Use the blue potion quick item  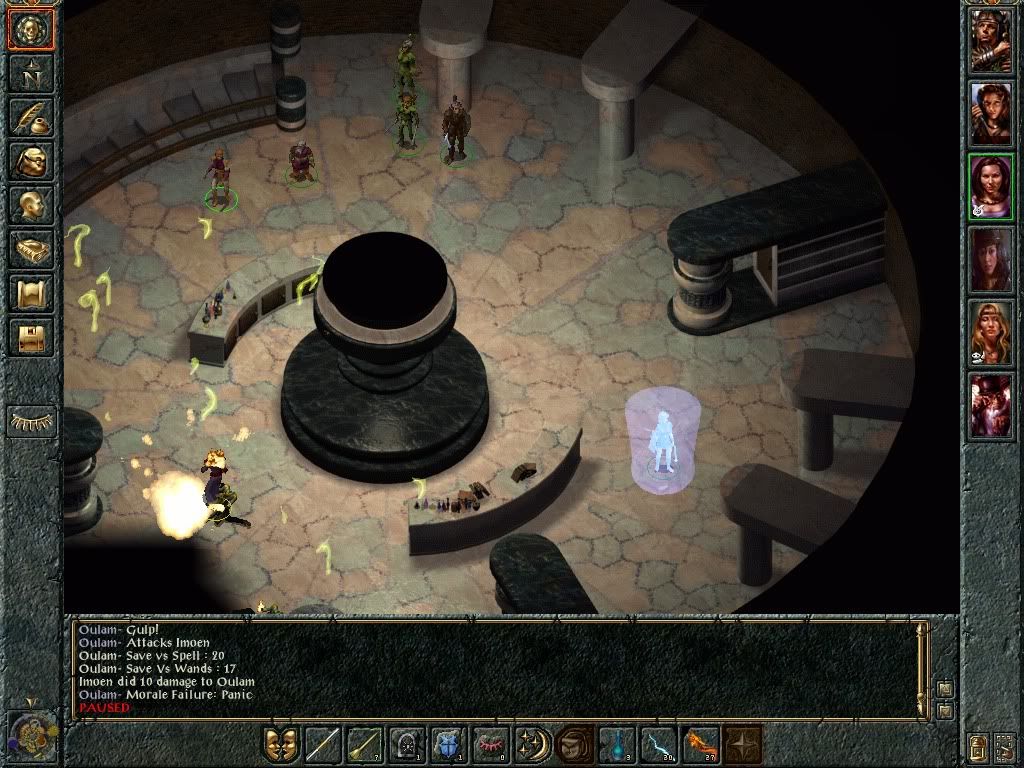tap(617, 745)
